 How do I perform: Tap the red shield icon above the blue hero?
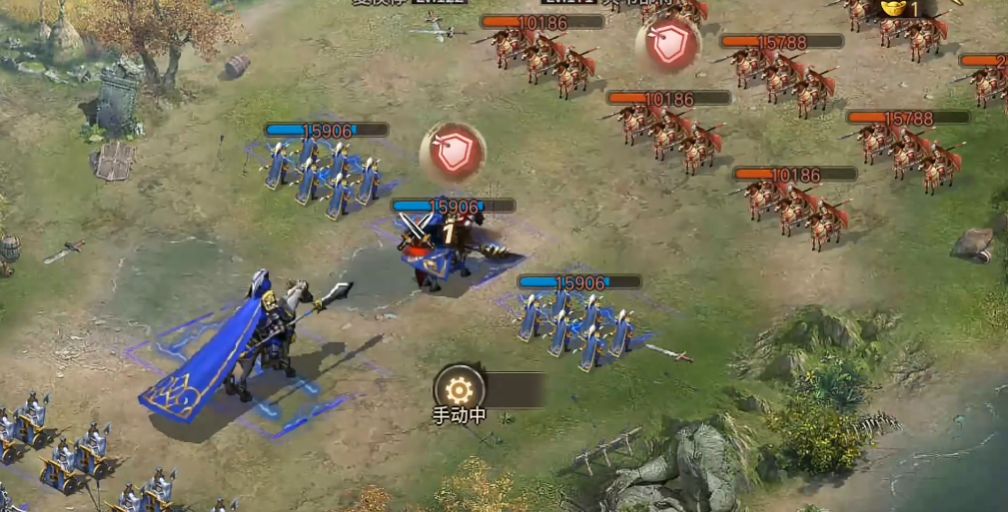[453, 153]
